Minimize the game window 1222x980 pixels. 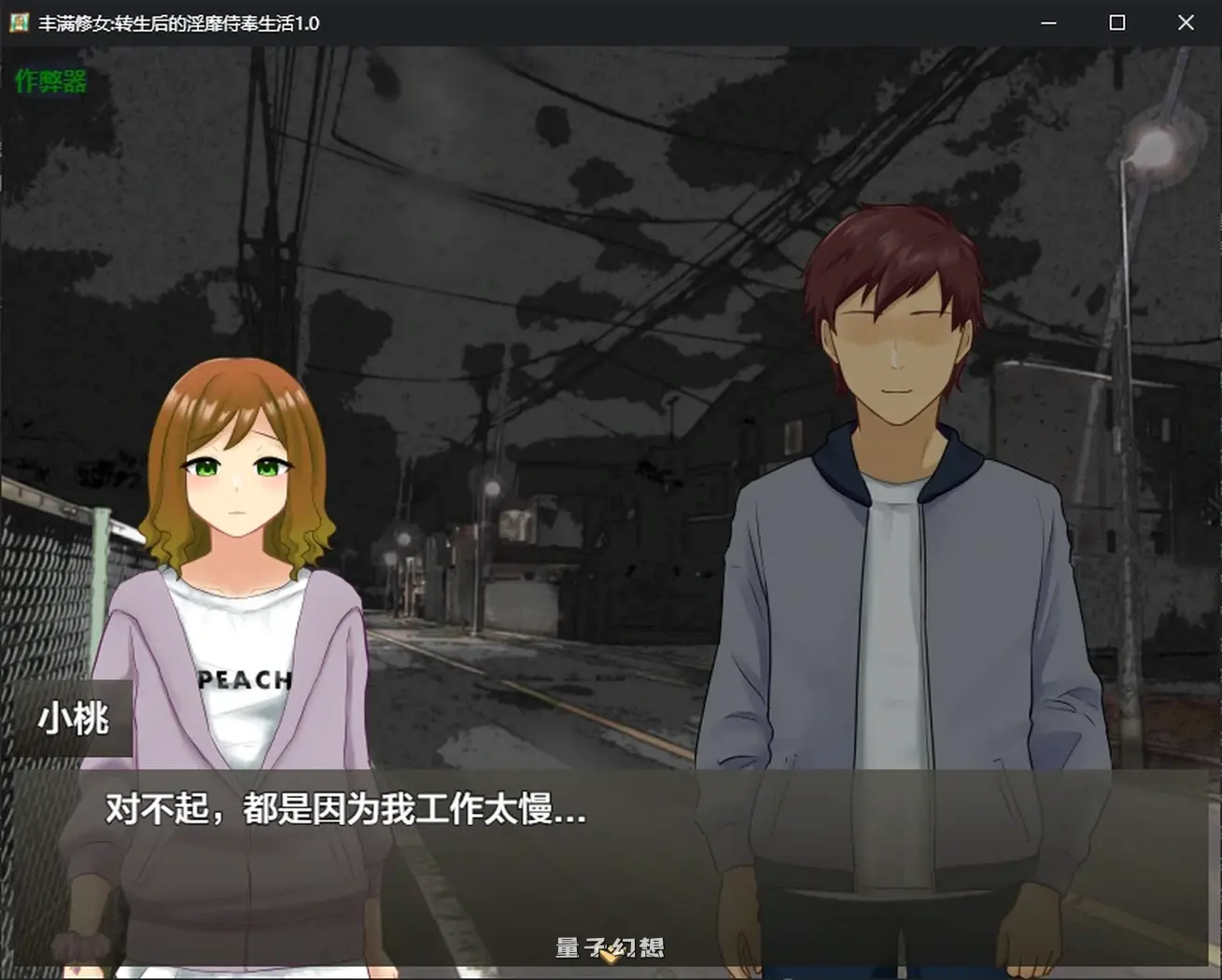pyautogui.click(x=1049, y=22)
